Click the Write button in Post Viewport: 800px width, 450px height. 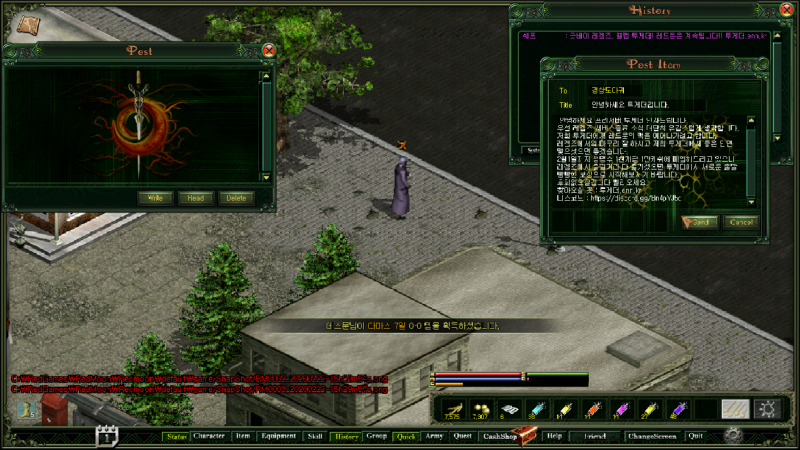click(155, 198)
